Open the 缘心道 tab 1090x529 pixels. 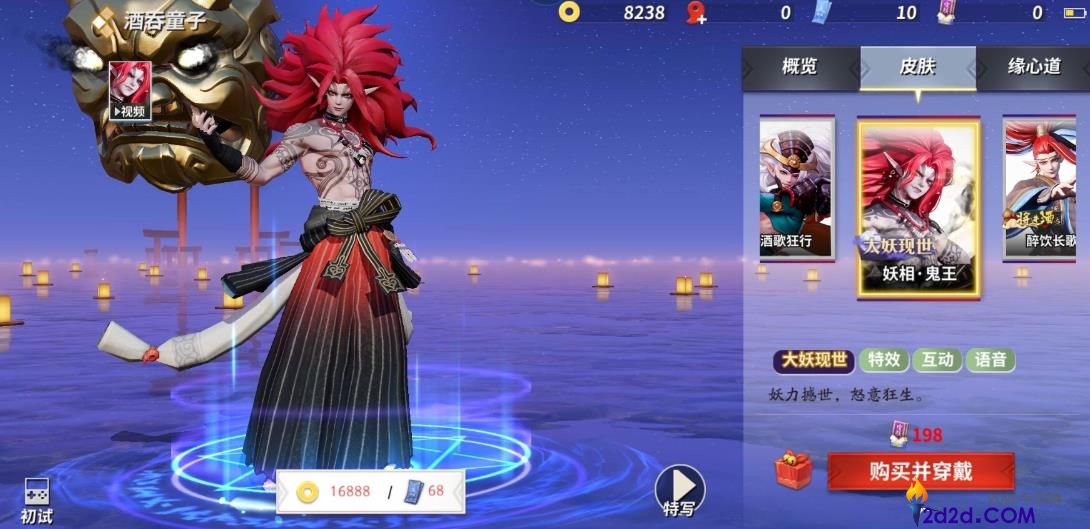(1033, 68)
